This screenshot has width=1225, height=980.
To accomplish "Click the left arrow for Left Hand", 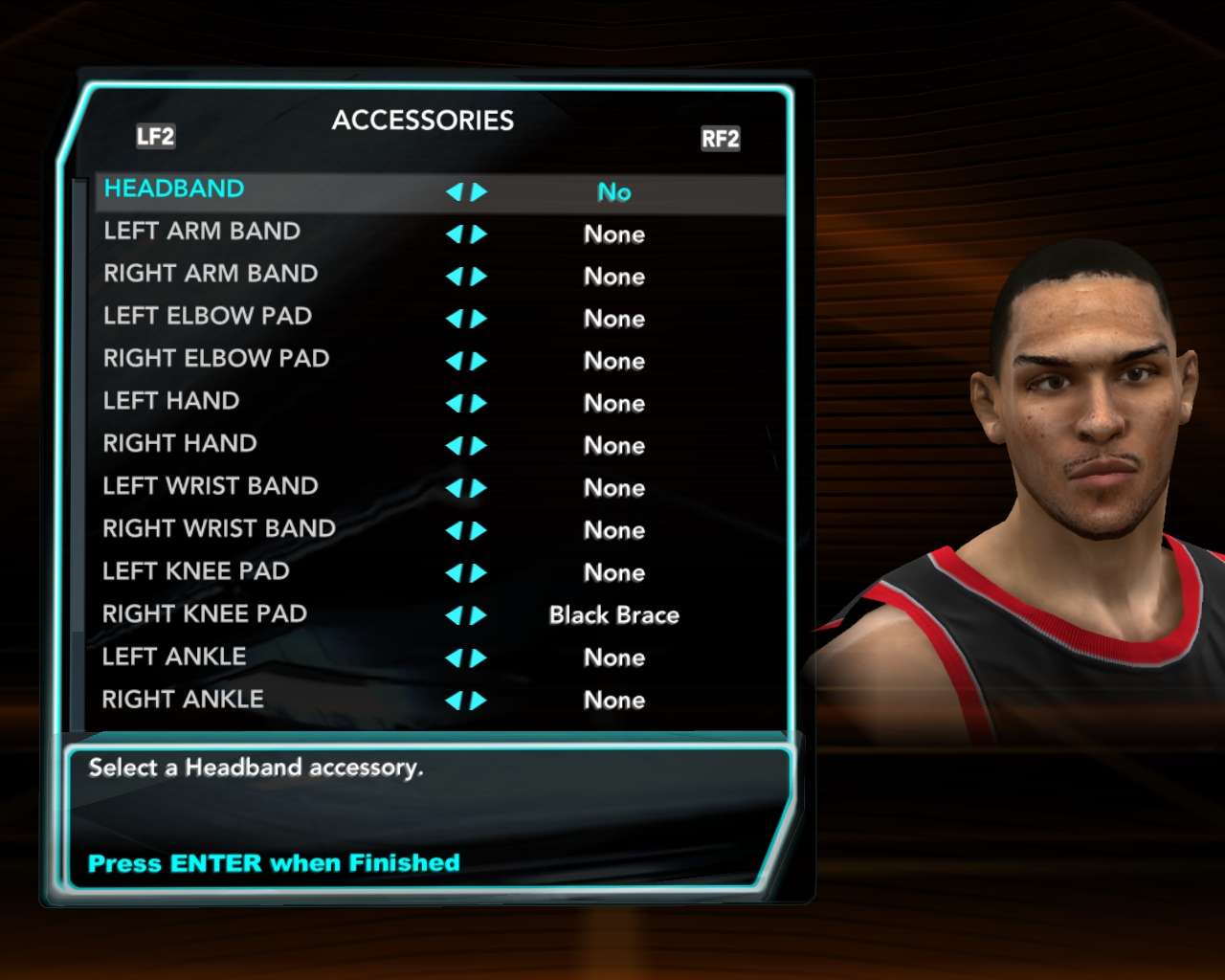I will coord(455,404).
